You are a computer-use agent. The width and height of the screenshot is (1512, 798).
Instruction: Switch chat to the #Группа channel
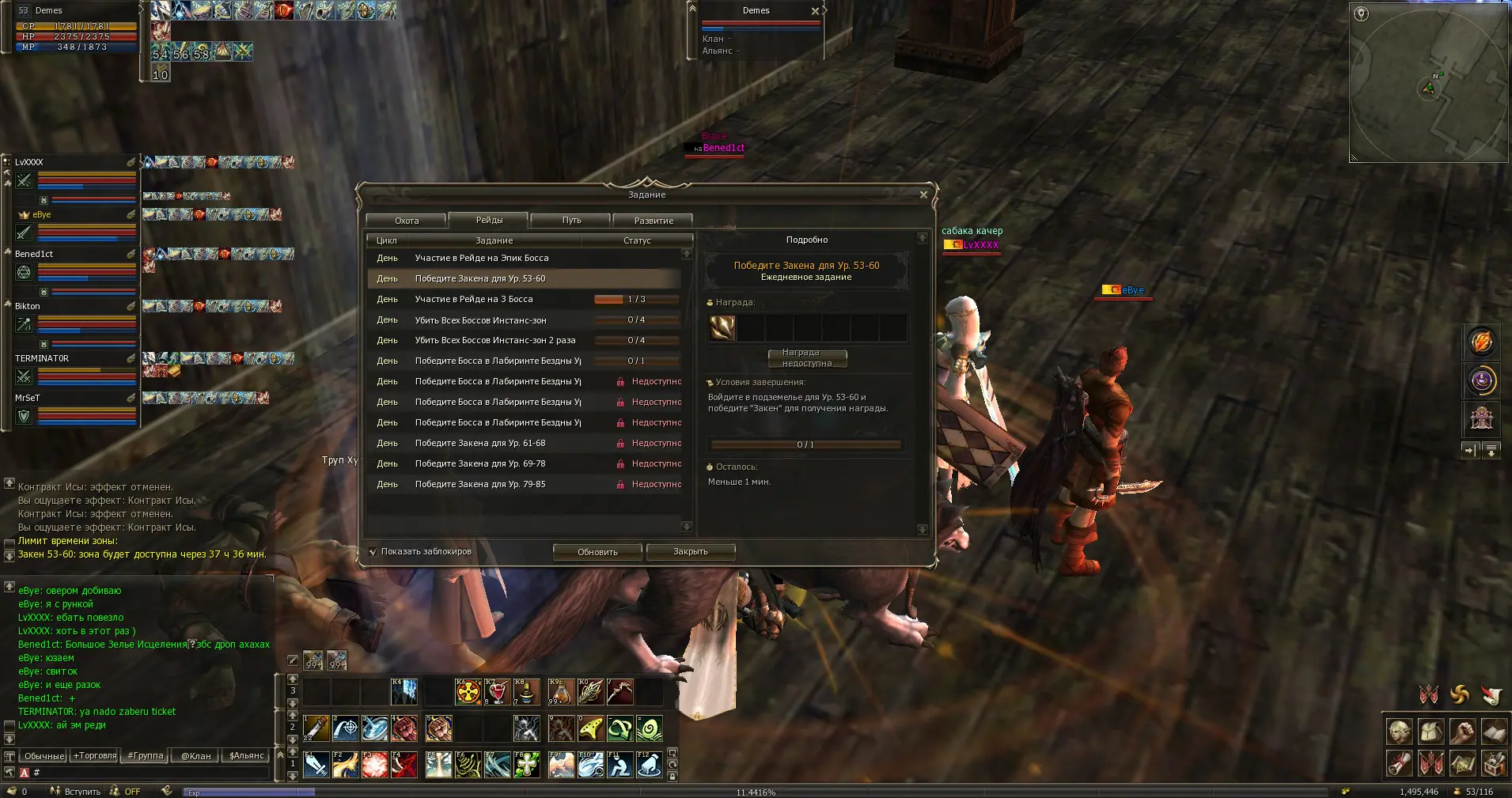(146, 756)
